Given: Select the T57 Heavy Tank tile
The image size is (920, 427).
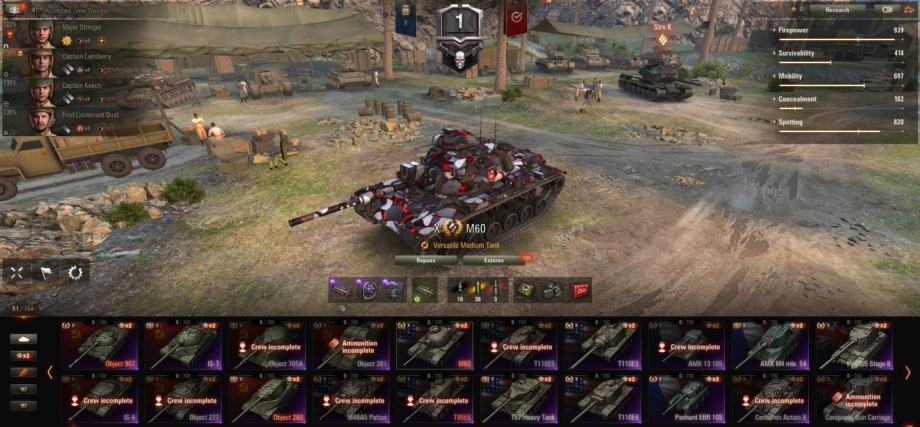Looking at the screenshot, I should 519,399.
